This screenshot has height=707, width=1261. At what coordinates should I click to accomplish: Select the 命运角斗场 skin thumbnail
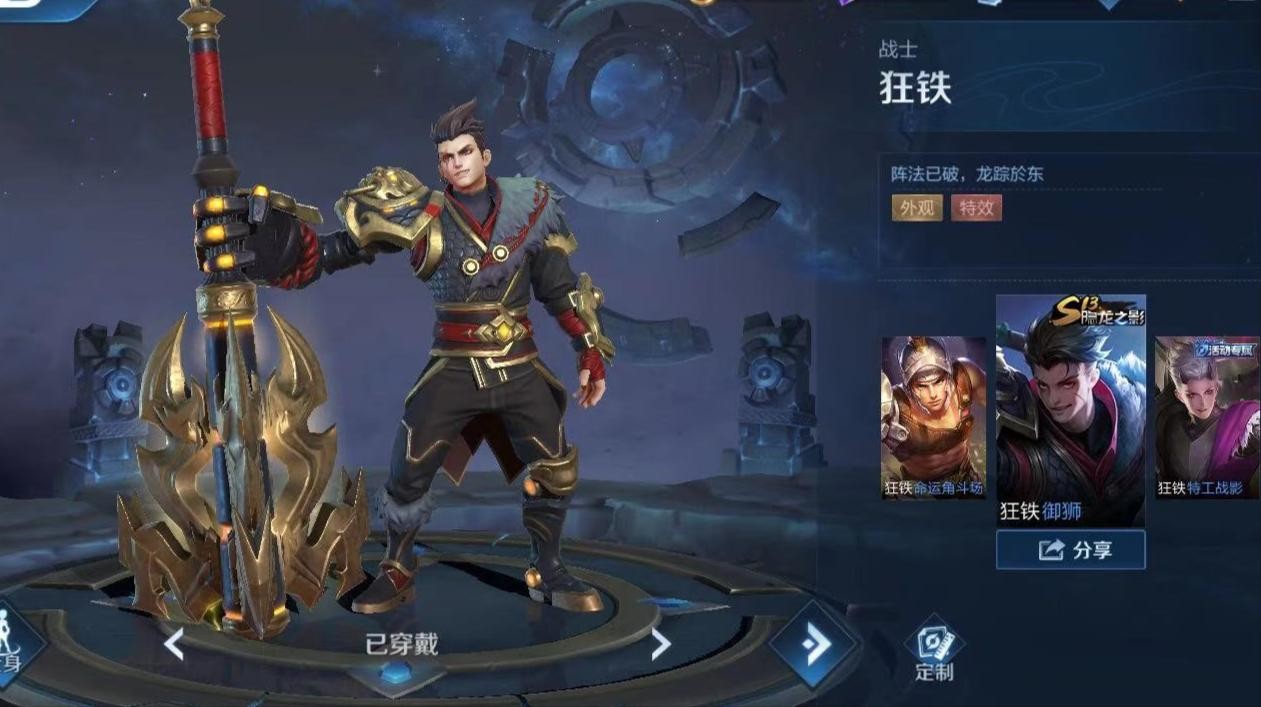pyautogui.click(x=933, y=417)
